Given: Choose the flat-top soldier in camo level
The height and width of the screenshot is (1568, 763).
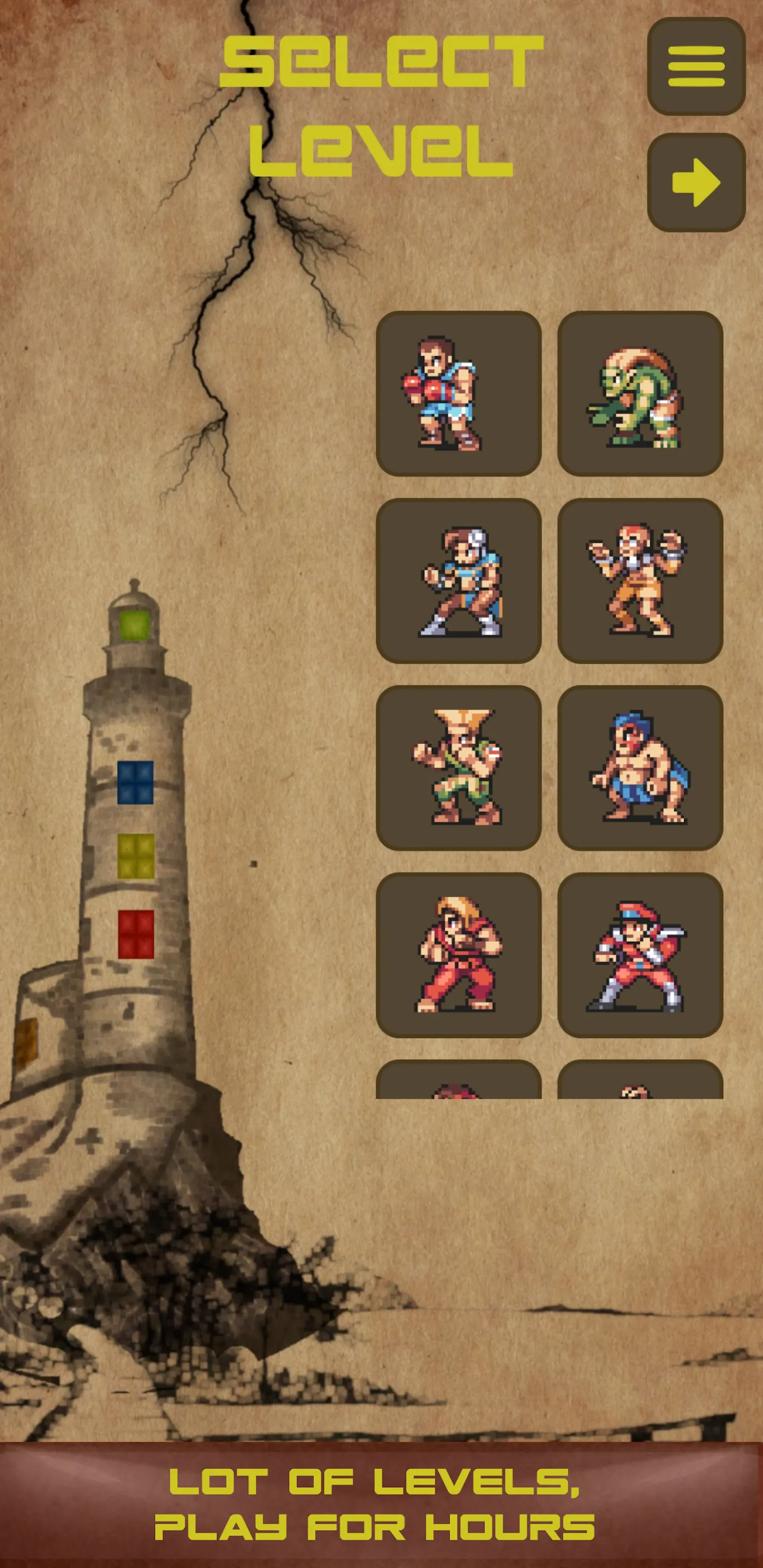Looking at the screenshot, I should (459, 768).
